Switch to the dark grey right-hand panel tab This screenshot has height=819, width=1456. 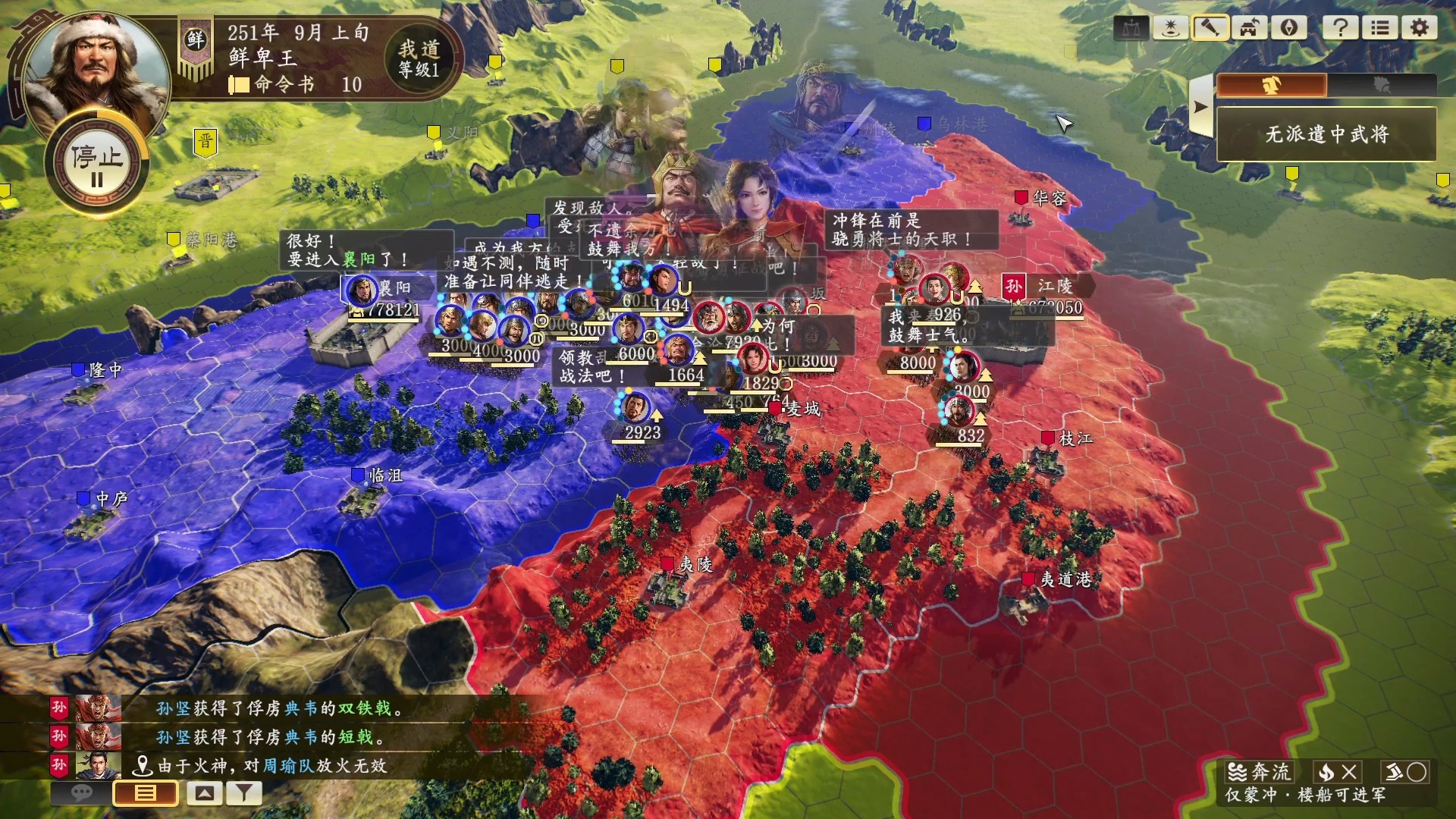pyautogui.click(x=1382, y=85)
